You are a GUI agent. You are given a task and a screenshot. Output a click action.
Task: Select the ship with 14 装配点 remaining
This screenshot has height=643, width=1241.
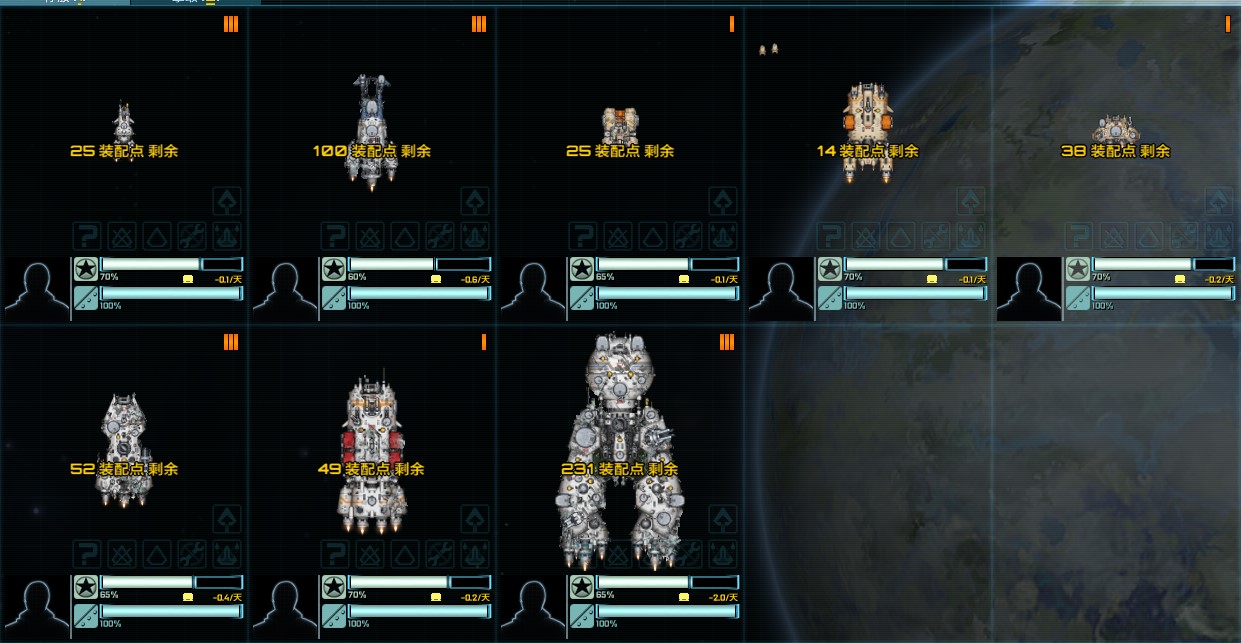pos(867,125)
